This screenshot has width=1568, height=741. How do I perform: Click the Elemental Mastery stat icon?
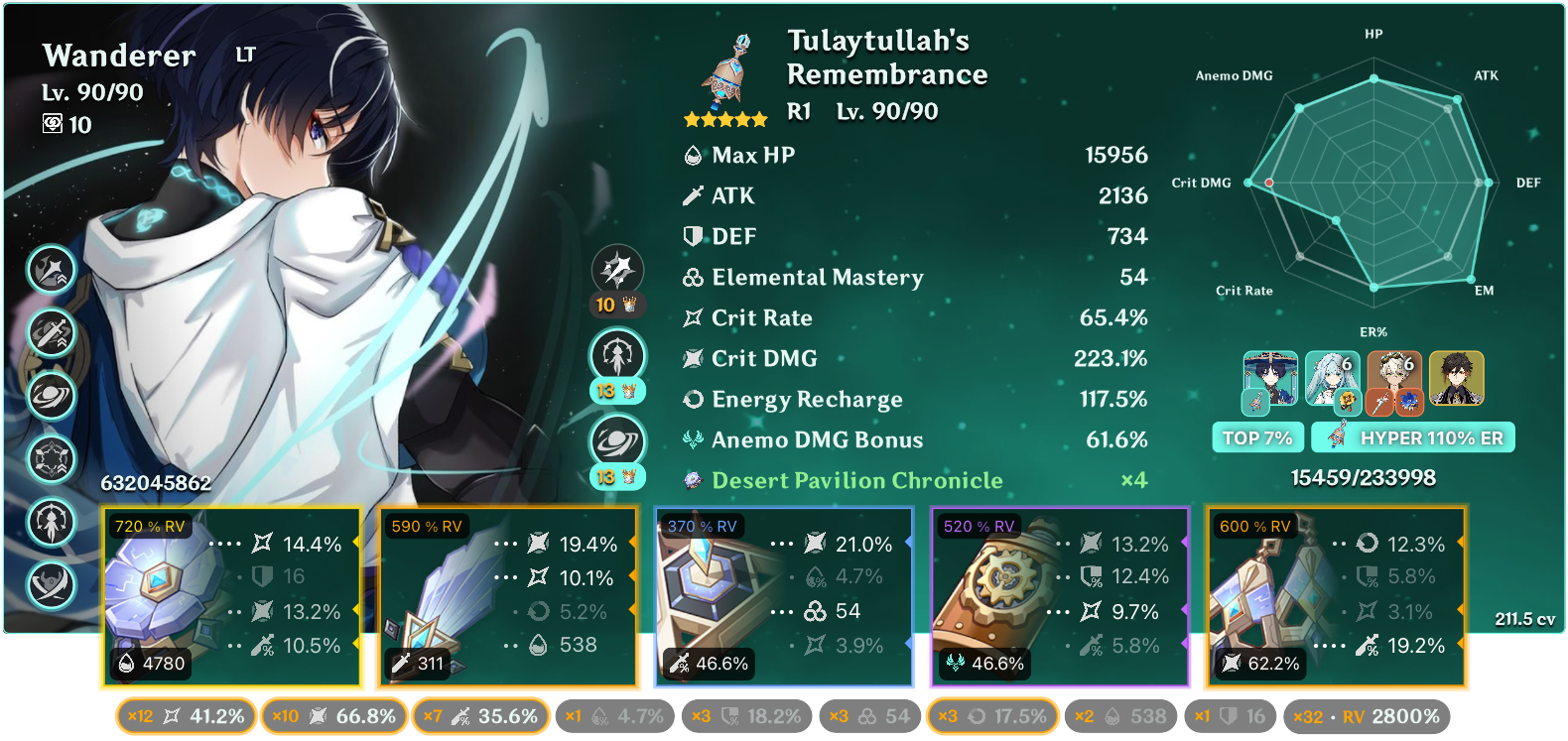pyautogui.click(x=693, y=277)
